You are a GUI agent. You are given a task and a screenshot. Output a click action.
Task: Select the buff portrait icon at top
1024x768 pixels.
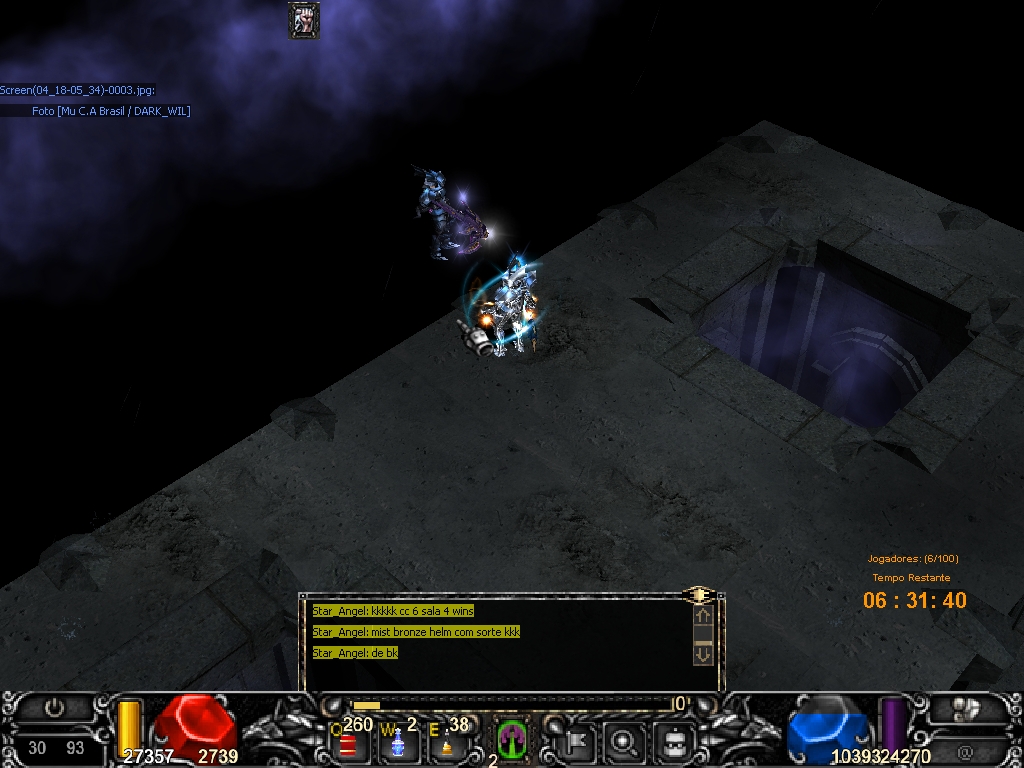(x=304, y=19)
